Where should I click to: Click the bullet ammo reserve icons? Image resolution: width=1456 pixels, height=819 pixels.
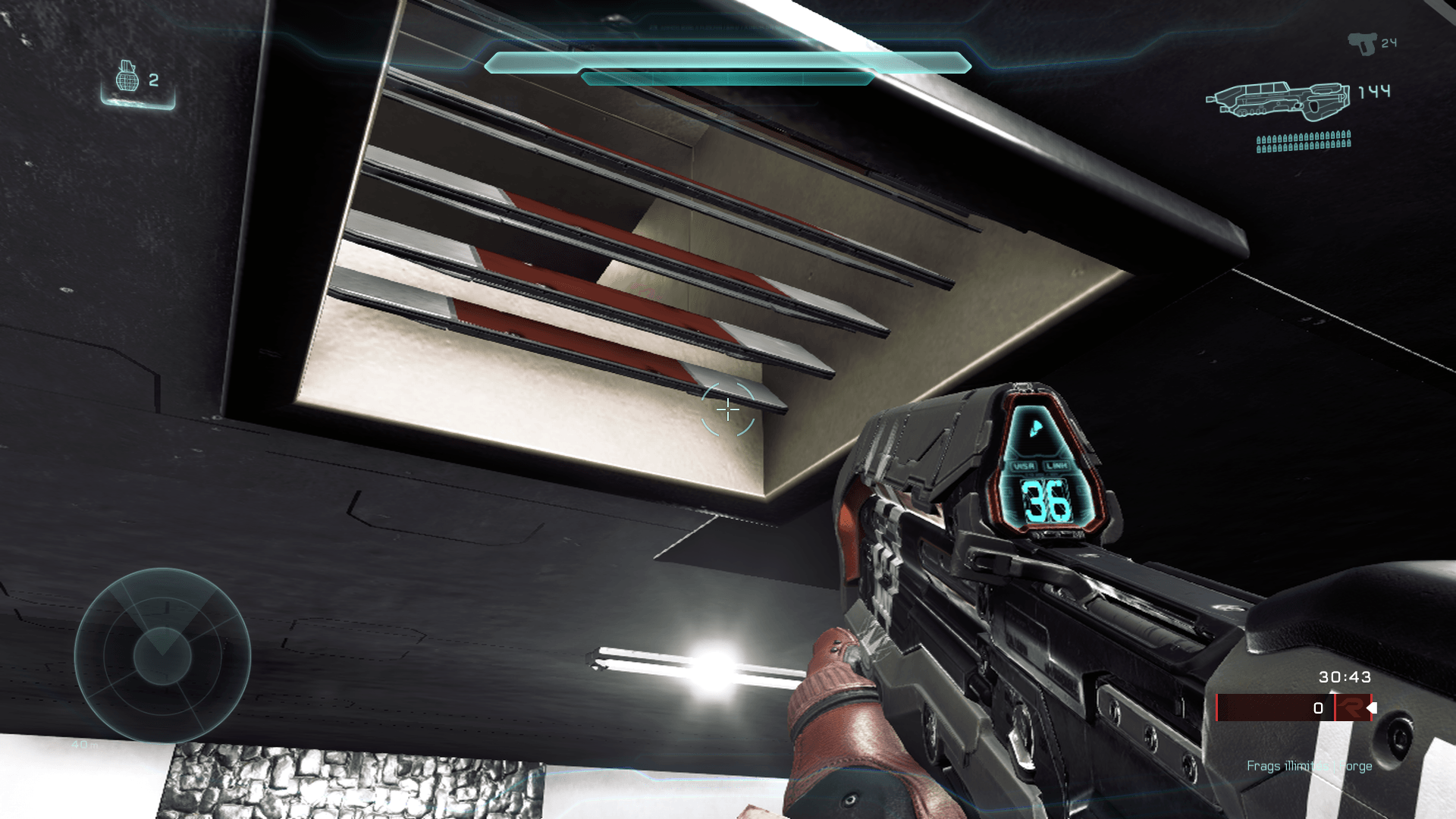point(1304,140)
